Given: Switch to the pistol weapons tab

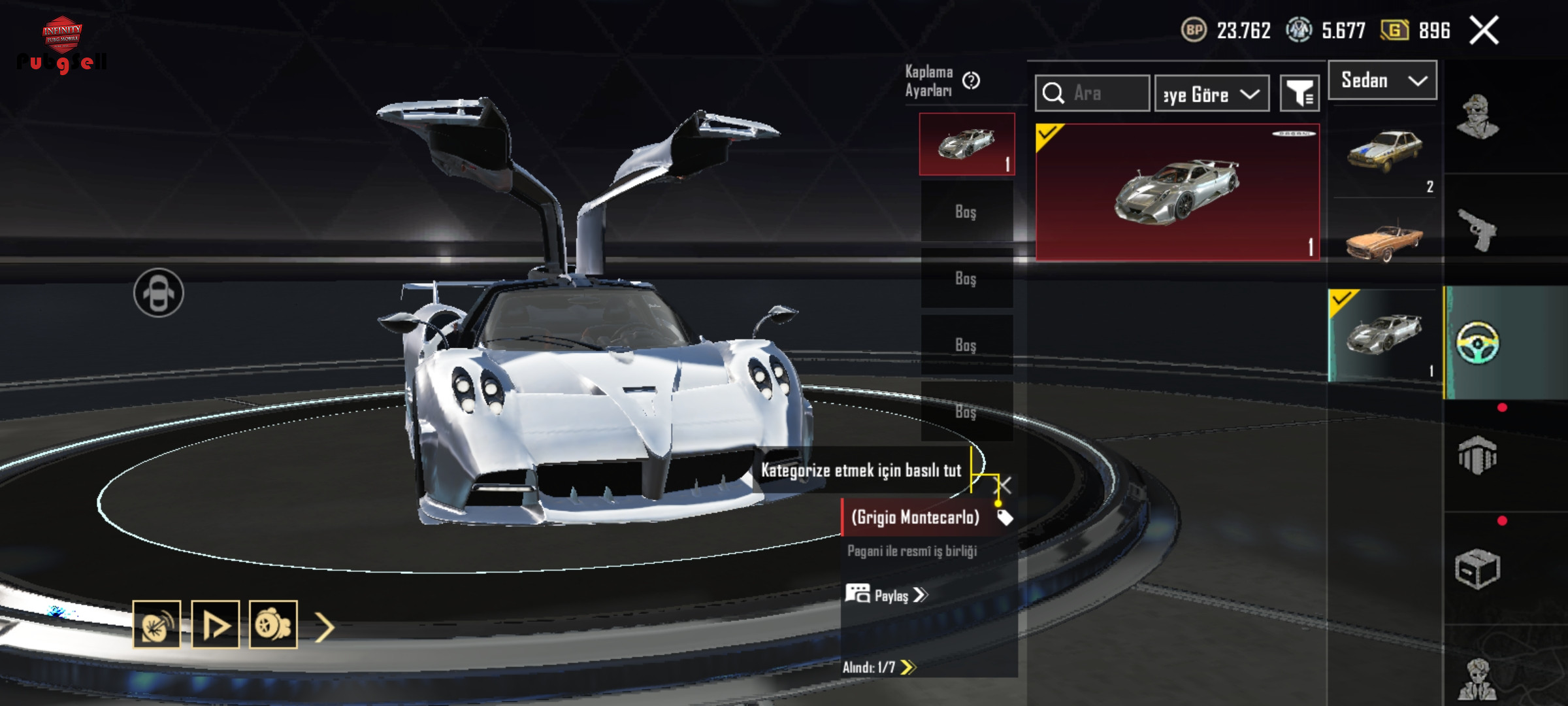Looking at the screenshot, I should coord(1477,229).
